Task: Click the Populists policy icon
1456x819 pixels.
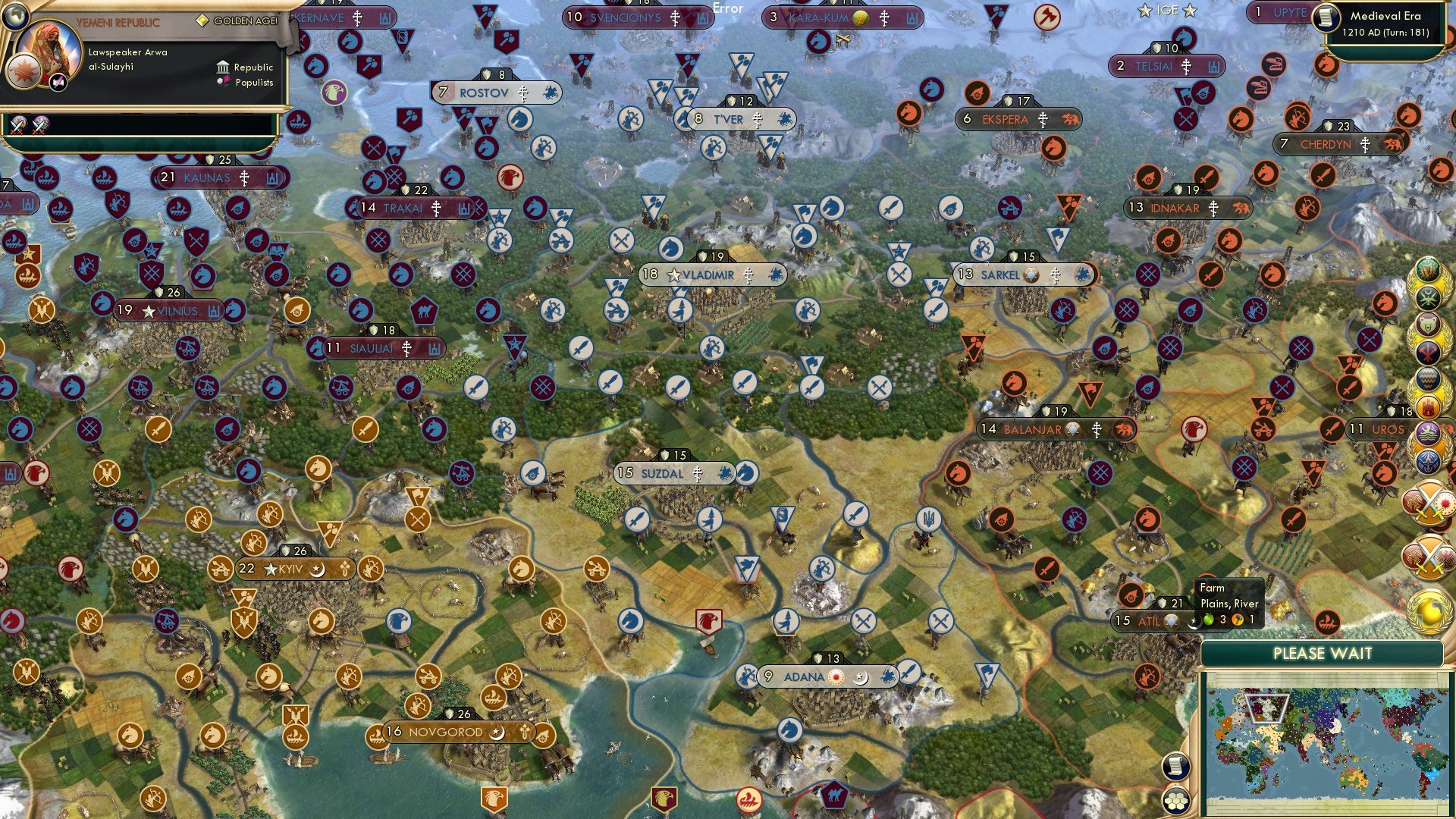Action: (x=222, y=80)
